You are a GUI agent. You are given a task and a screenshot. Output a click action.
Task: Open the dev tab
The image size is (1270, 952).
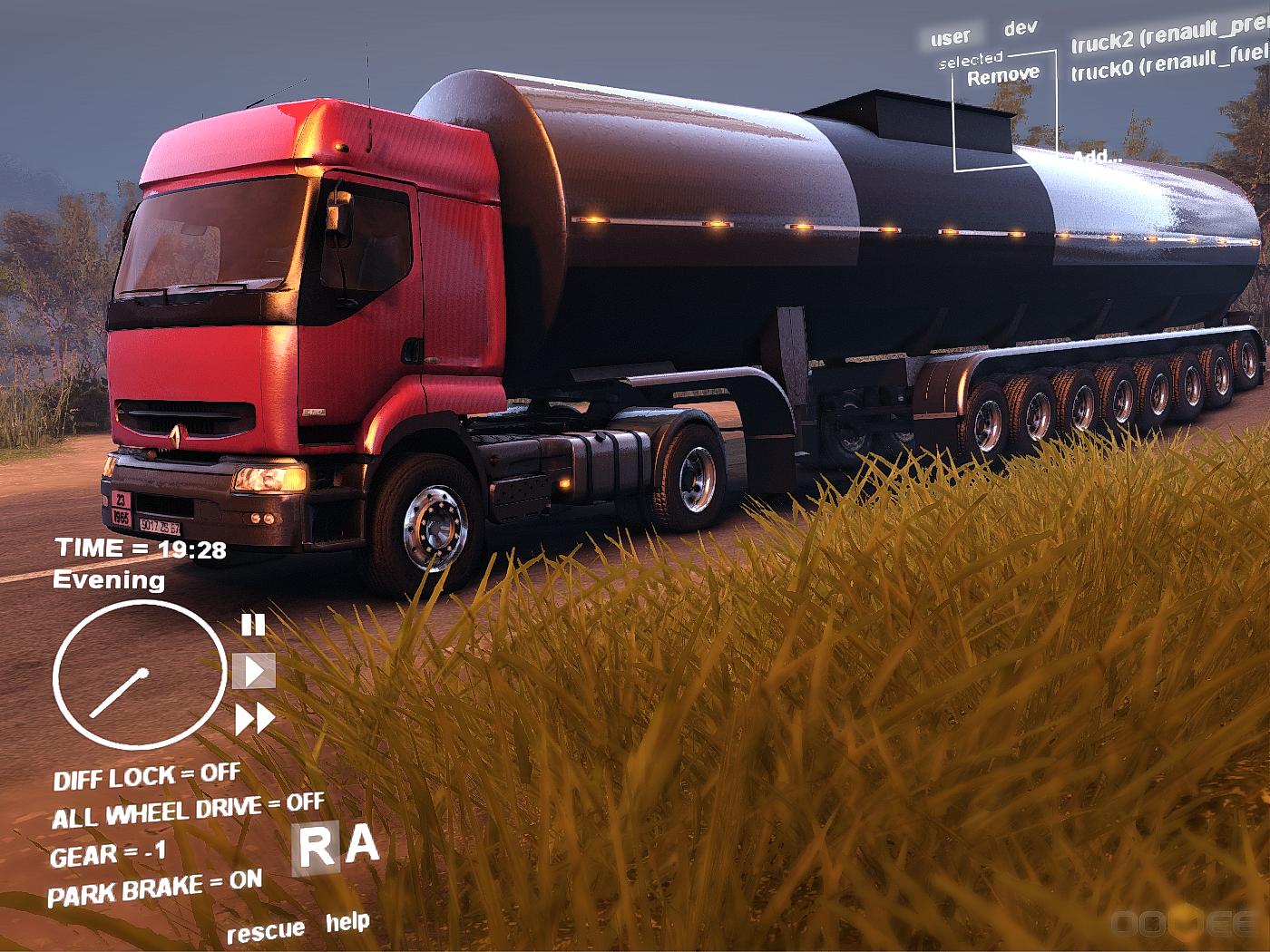tap(1021, 28)
